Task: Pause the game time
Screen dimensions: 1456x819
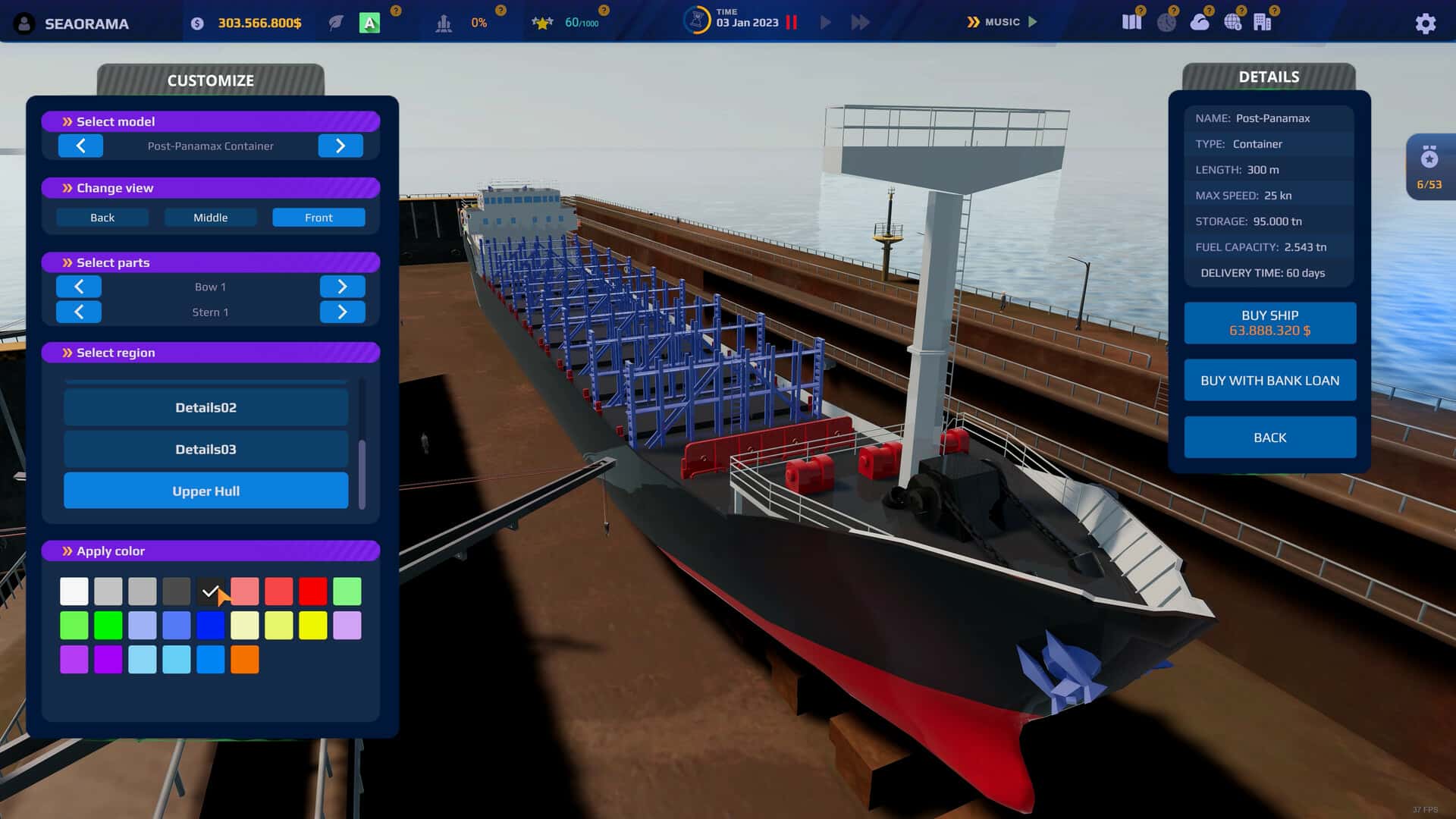Action: (792, 23)
